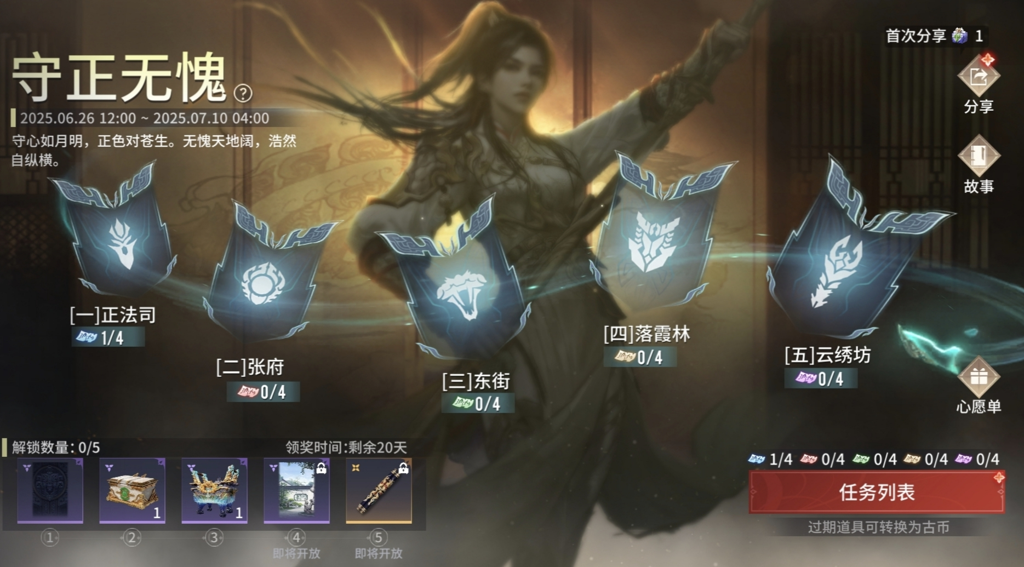Click the 分享 share button
1024x567 pixels.
click(978, 77)
